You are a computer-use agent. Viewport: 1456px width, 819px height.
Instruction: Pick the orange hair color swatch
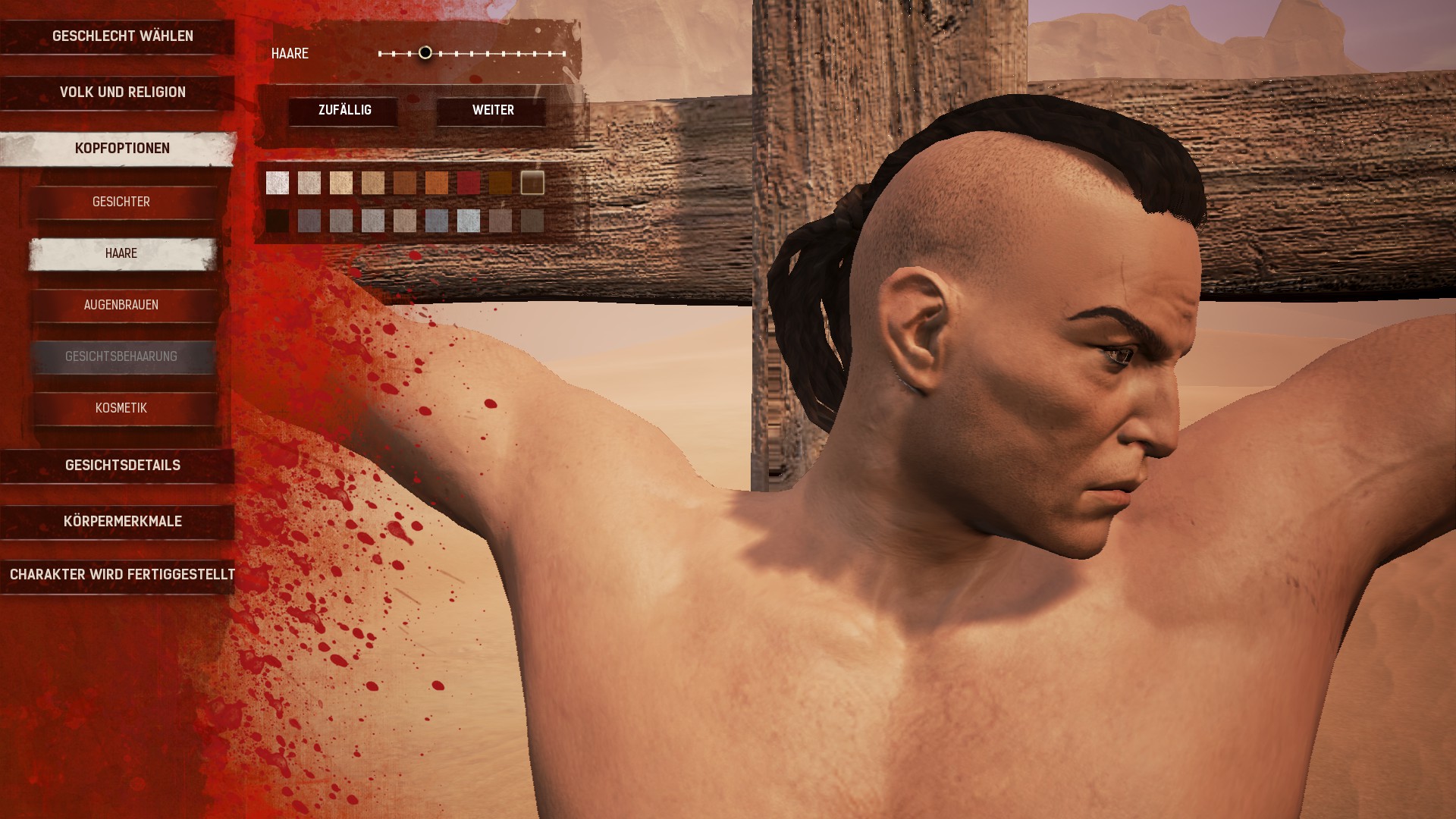pyautogui.click(x=437, y=183)
